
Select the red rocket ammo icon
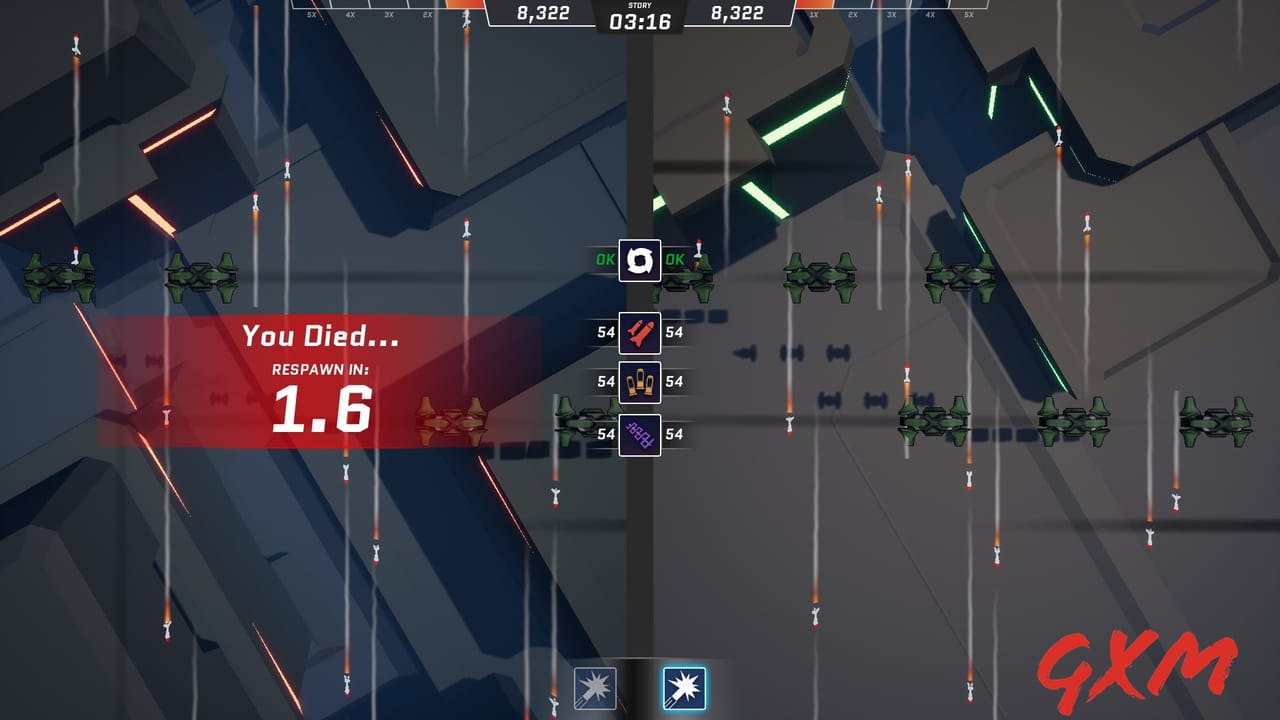pos(640,332)
